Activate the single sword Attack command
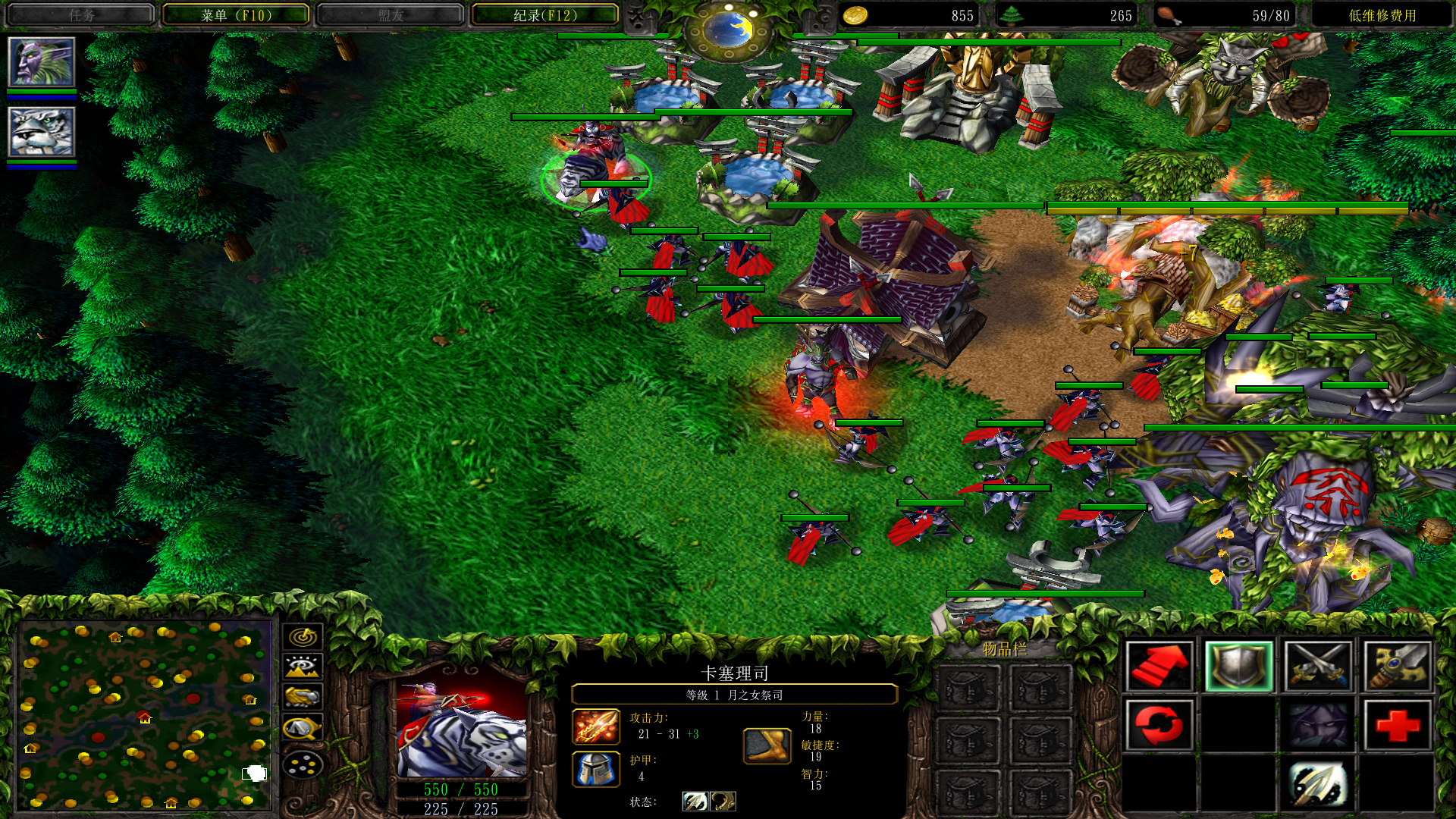This screenshot has height=819, width=1456. point(1397,666)
